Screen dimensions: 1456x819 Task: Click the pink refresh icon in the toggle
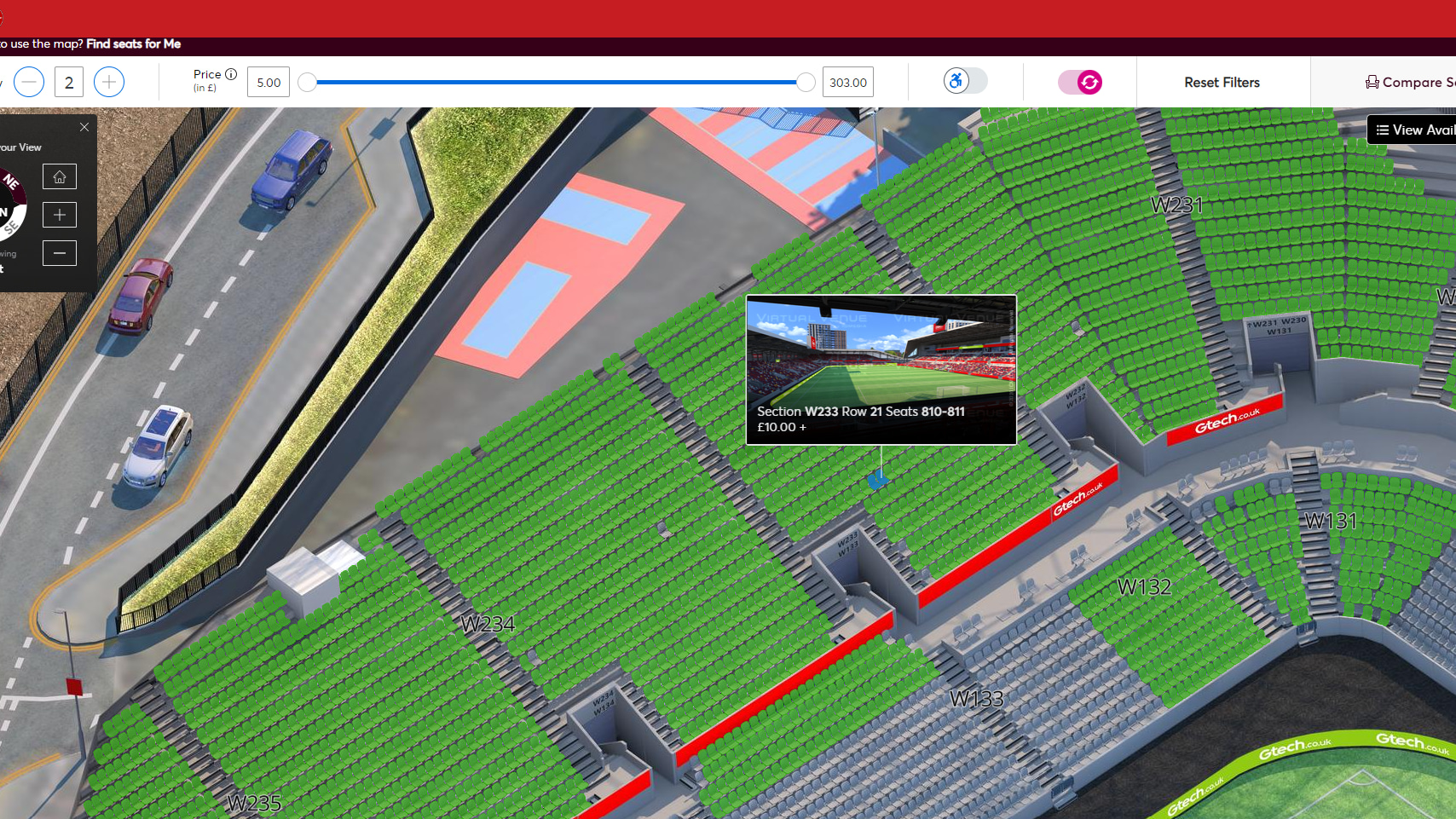pyautogui.click(x=1089, y=82)
